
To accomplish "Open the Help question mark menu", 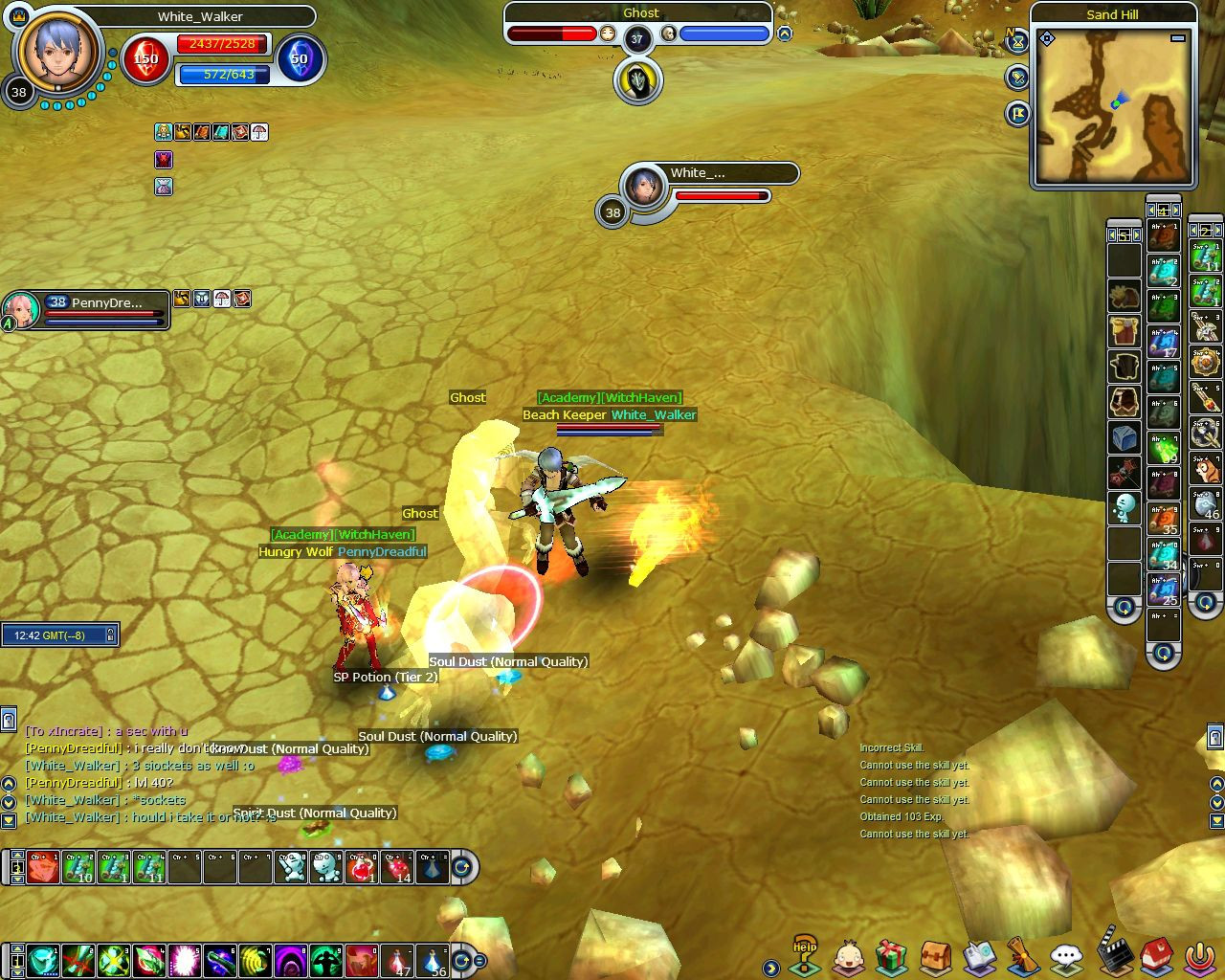I will (x=804, y=955).
